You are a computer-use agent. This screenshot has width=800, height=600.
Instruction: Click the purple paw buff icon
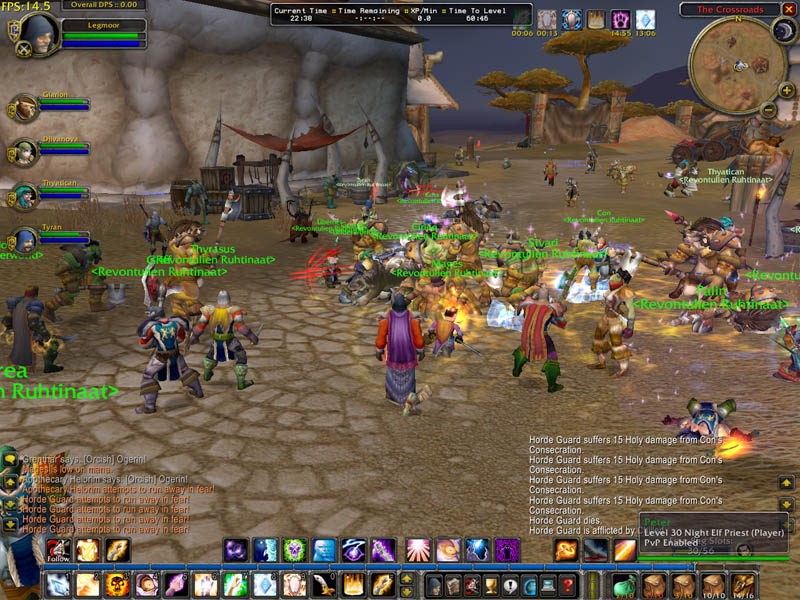[620, 19]
